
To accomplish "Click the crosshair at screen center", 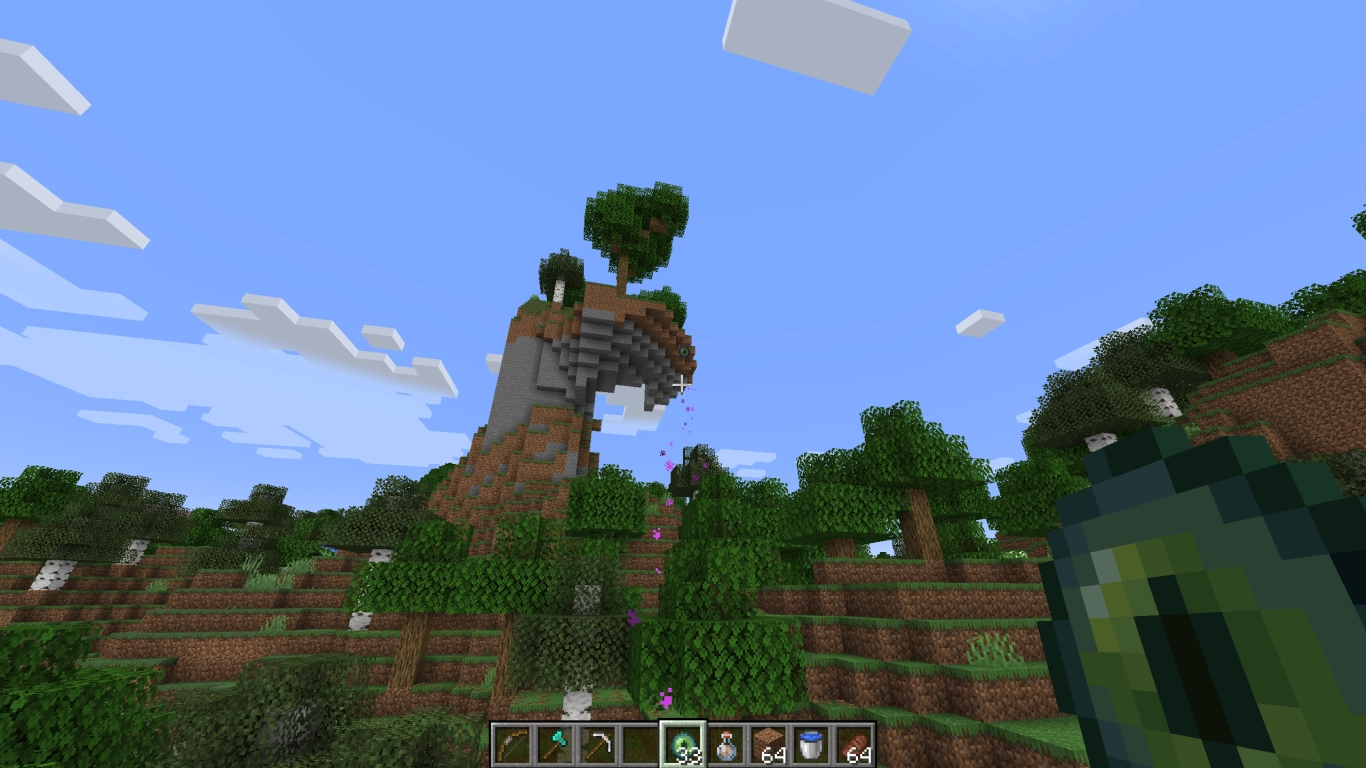I will click(683, 384).
